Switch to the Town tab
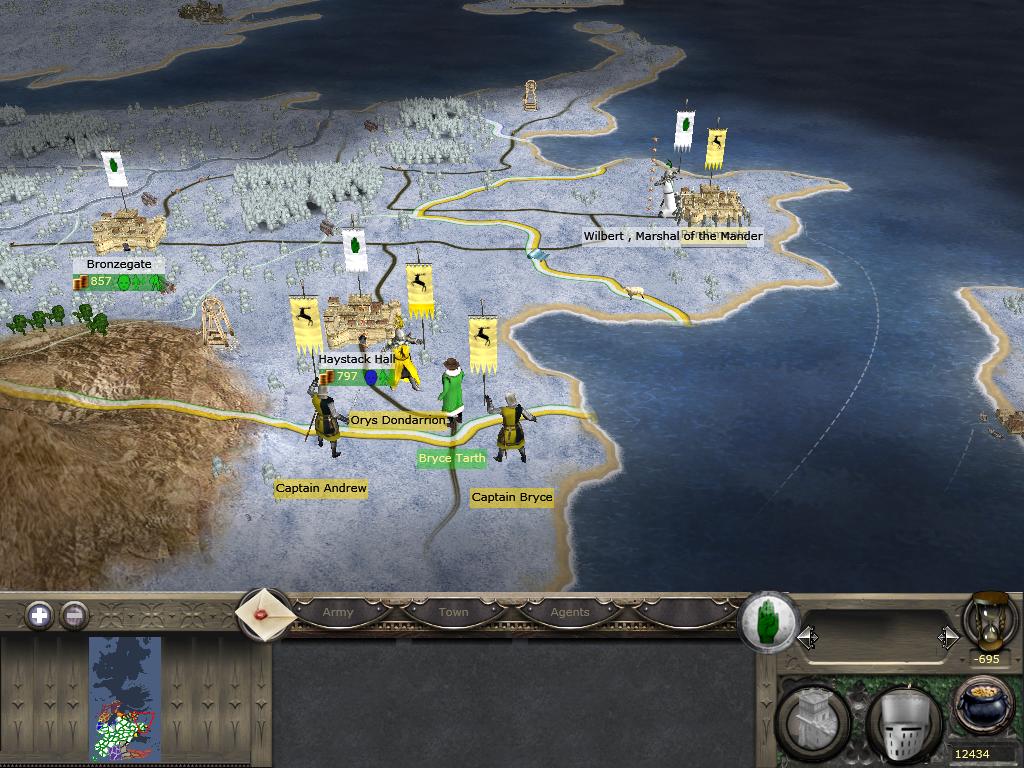Screen dimensions: 1024x768 click(x=453, y=612)
